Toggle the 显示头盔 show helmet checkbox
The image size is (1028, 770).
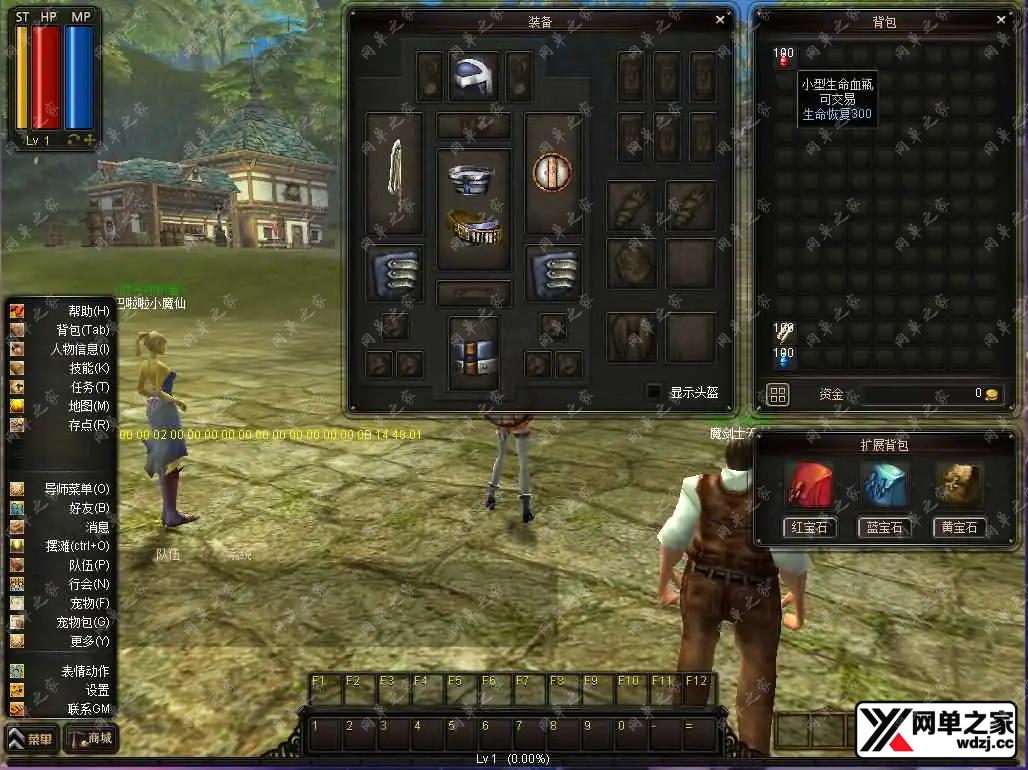pyautogui.click(x=654, y=392)
